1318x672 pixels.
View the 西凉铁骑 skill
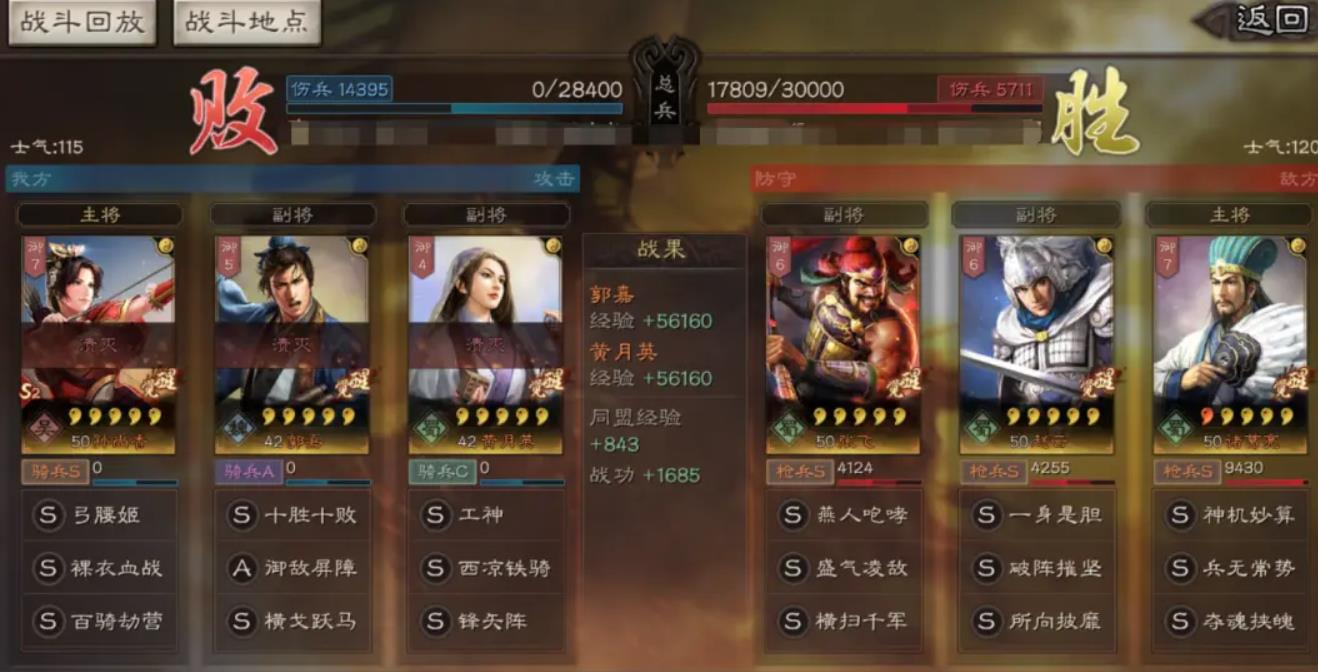tap(487, 568)
